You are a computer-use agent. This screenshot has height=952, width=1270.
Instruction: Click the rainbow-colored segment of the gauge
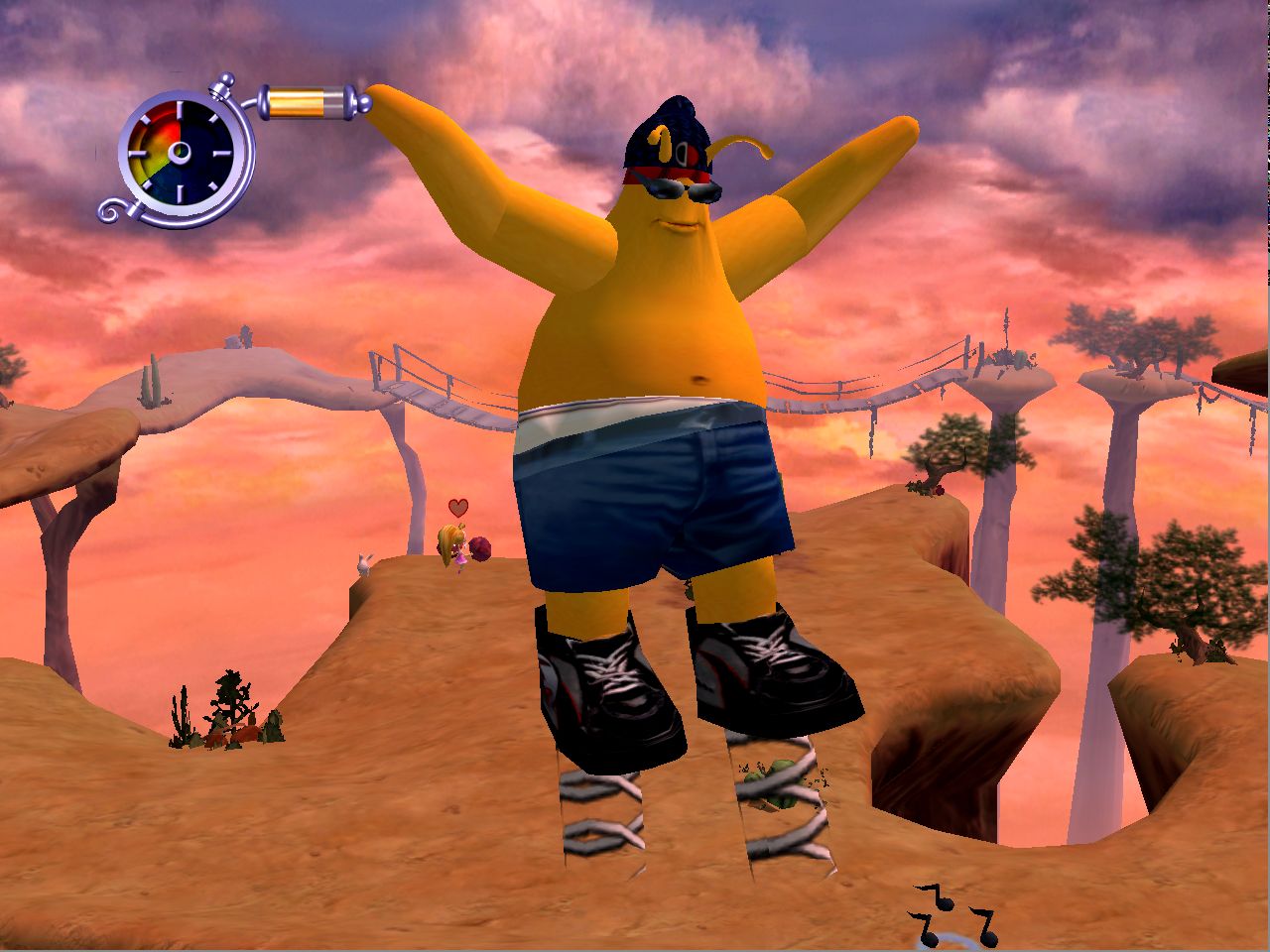tap(157, 139)
